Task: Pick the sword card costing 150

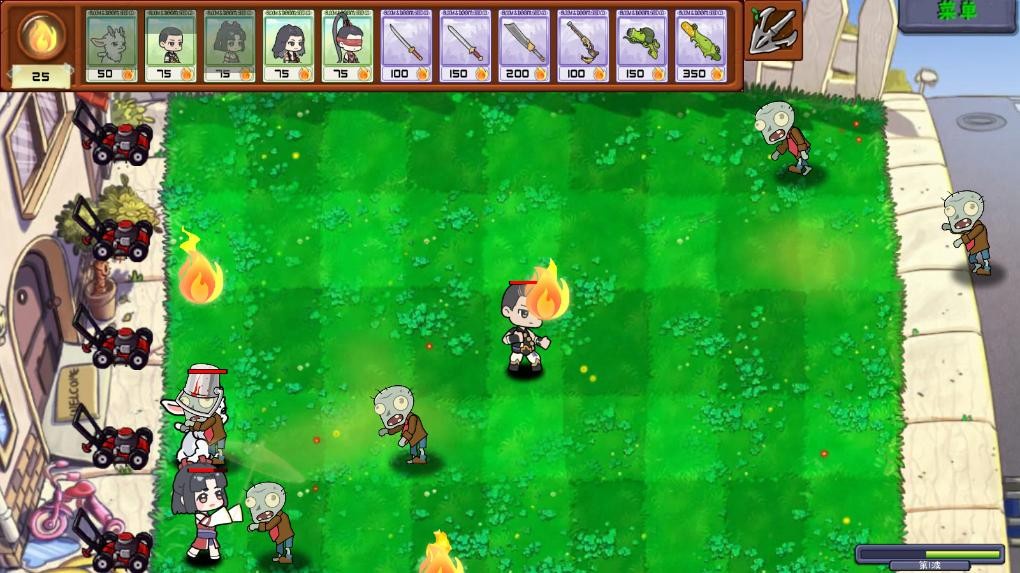Action: 465,46
